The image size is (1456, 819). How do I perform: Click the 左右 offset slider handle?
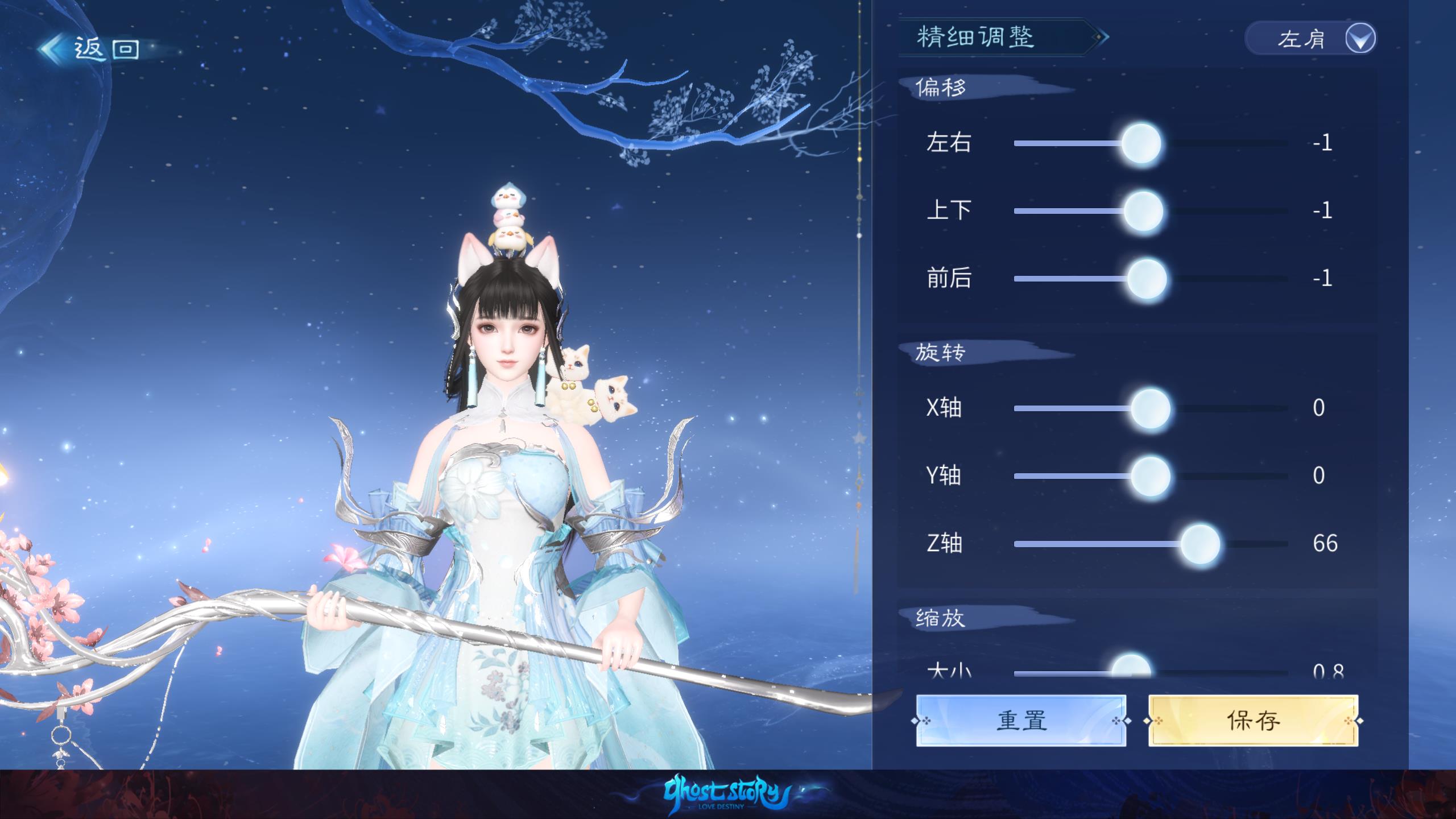point(1141,143)
